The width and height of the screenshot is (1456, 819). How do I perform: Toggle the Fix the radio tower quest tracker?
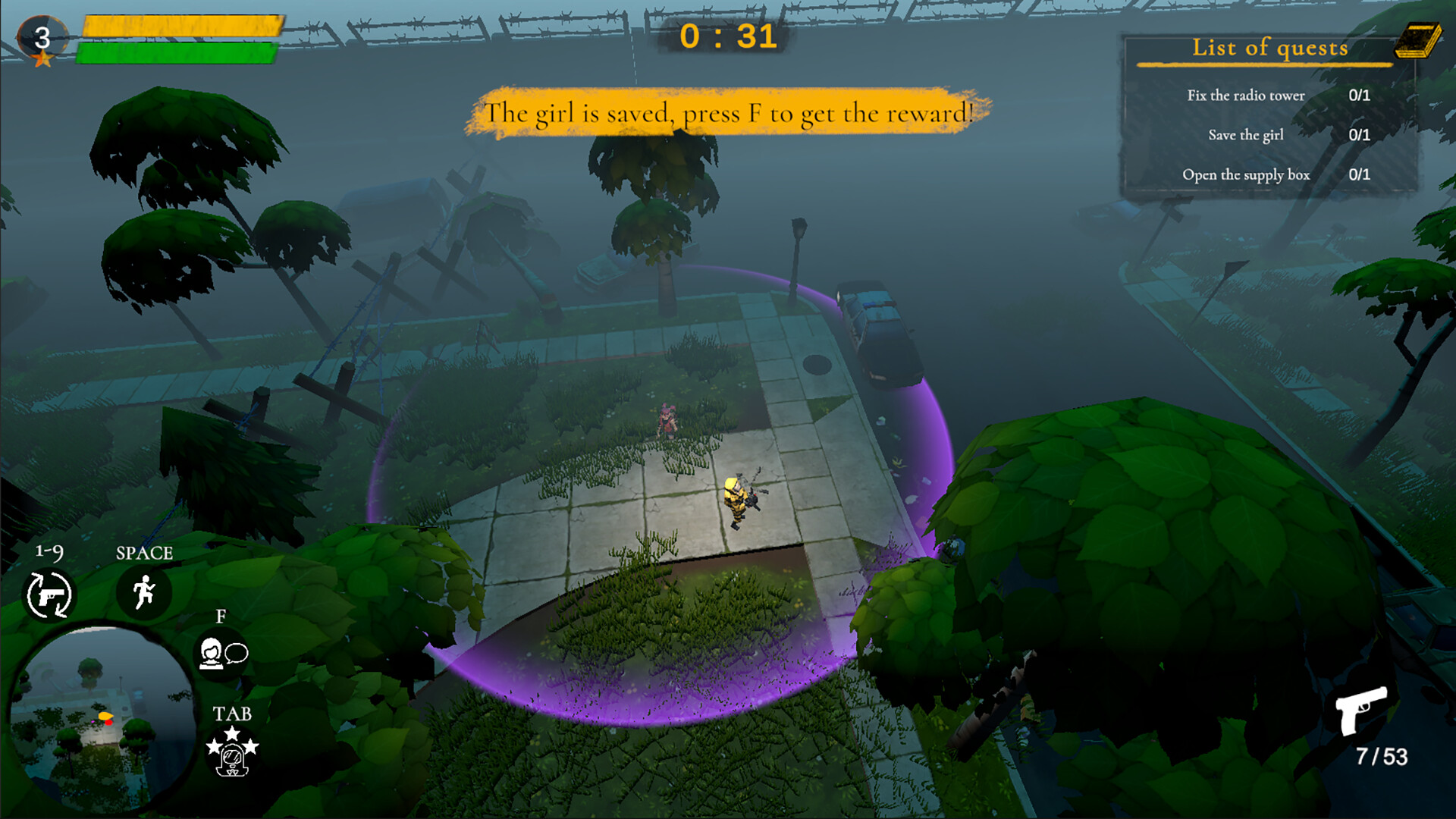point(1245,96)
